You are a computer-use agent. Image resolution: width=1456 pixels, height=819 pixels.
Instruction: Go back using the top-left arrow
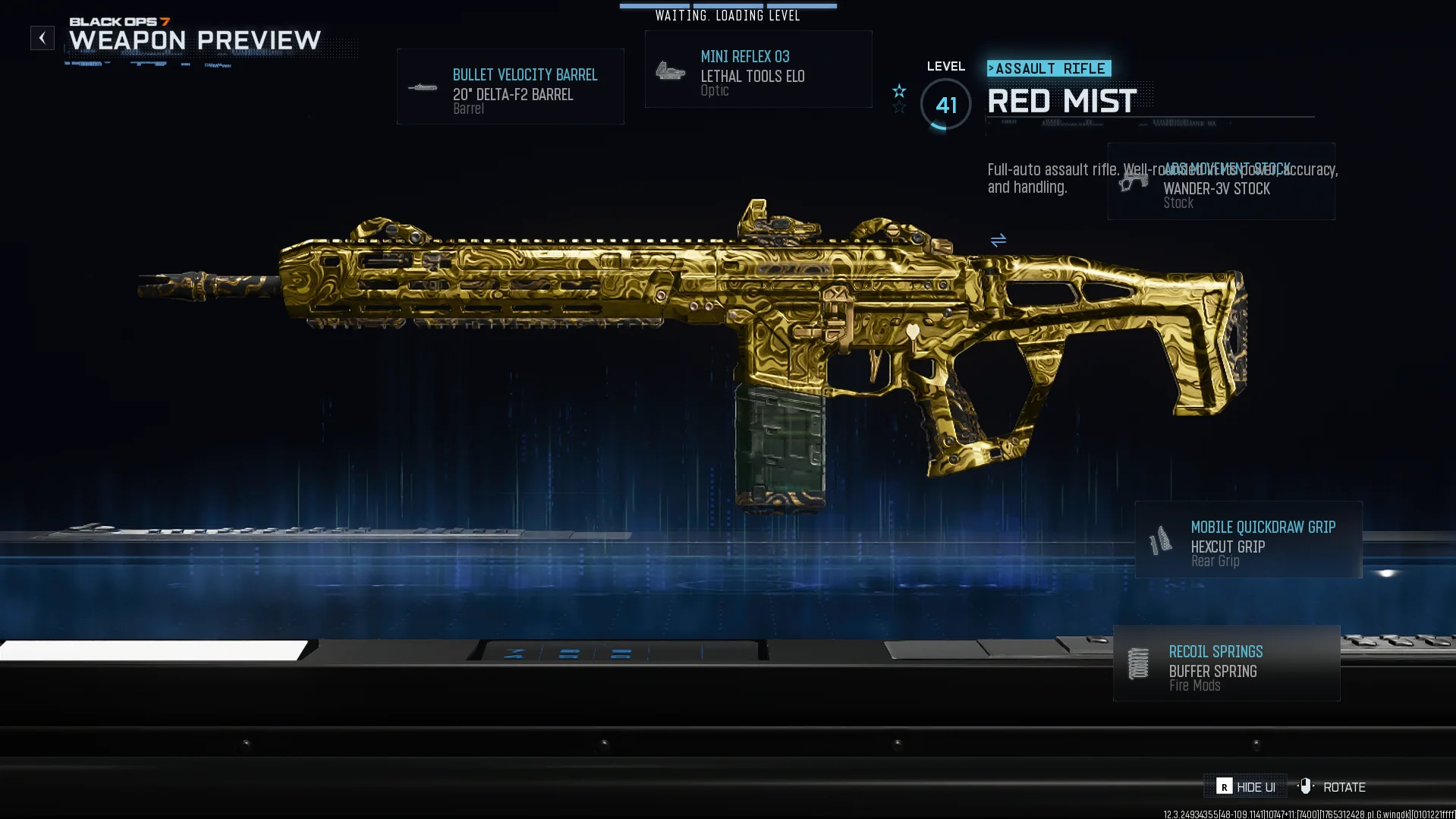tap(42, 38)
